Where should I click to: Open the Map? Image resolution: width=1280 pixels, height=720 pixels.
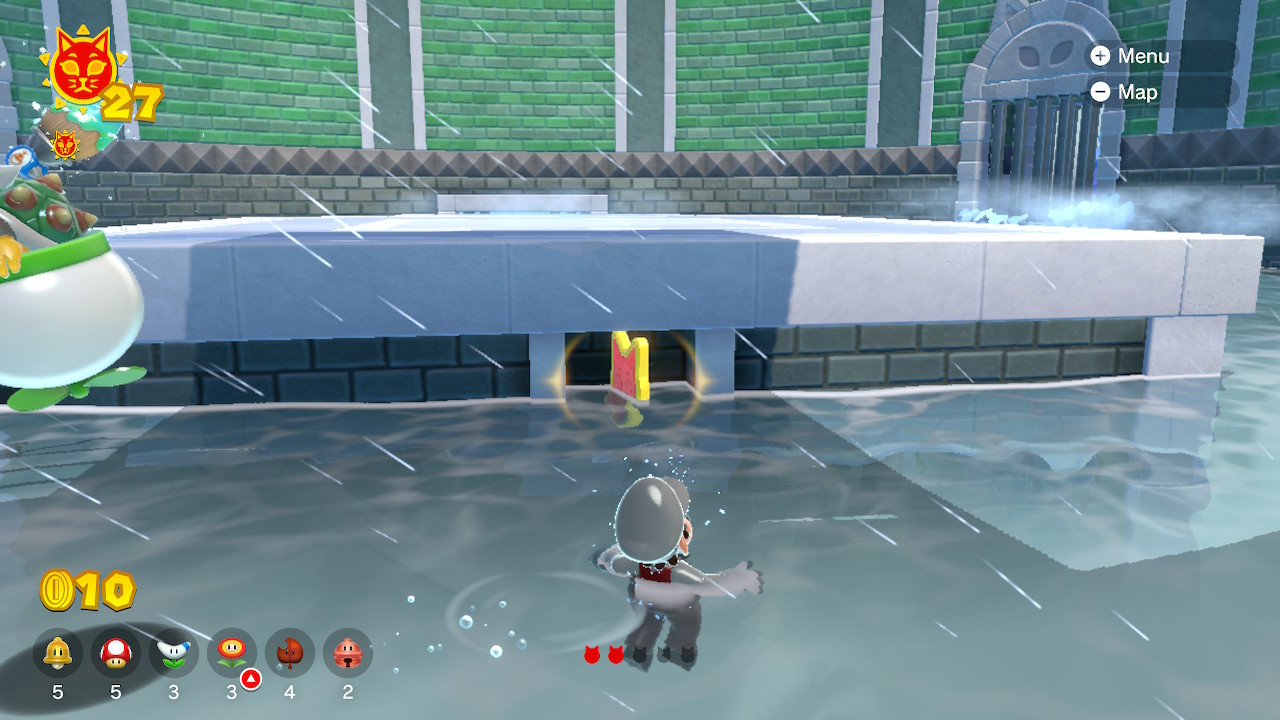click(1125, 92)
